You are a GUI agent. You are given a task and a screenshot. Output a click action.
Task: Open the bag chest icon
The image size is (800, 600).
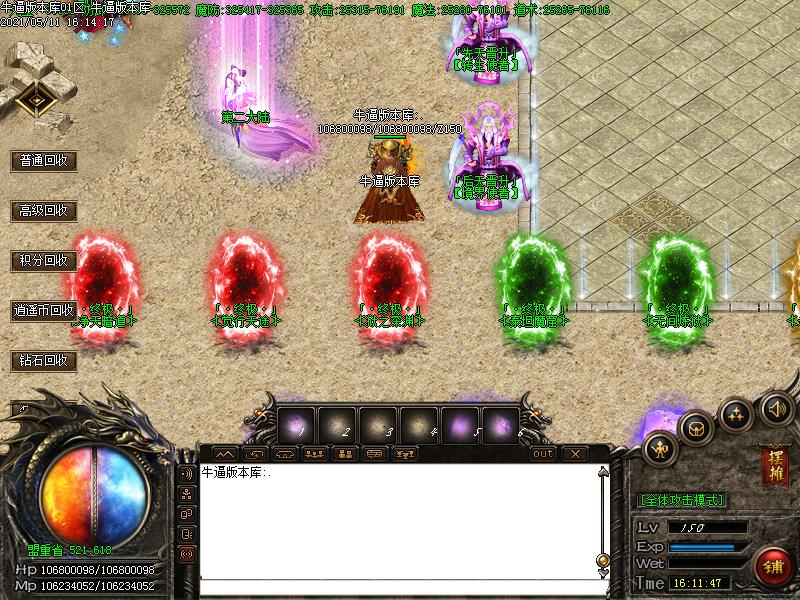pos(695,427)
